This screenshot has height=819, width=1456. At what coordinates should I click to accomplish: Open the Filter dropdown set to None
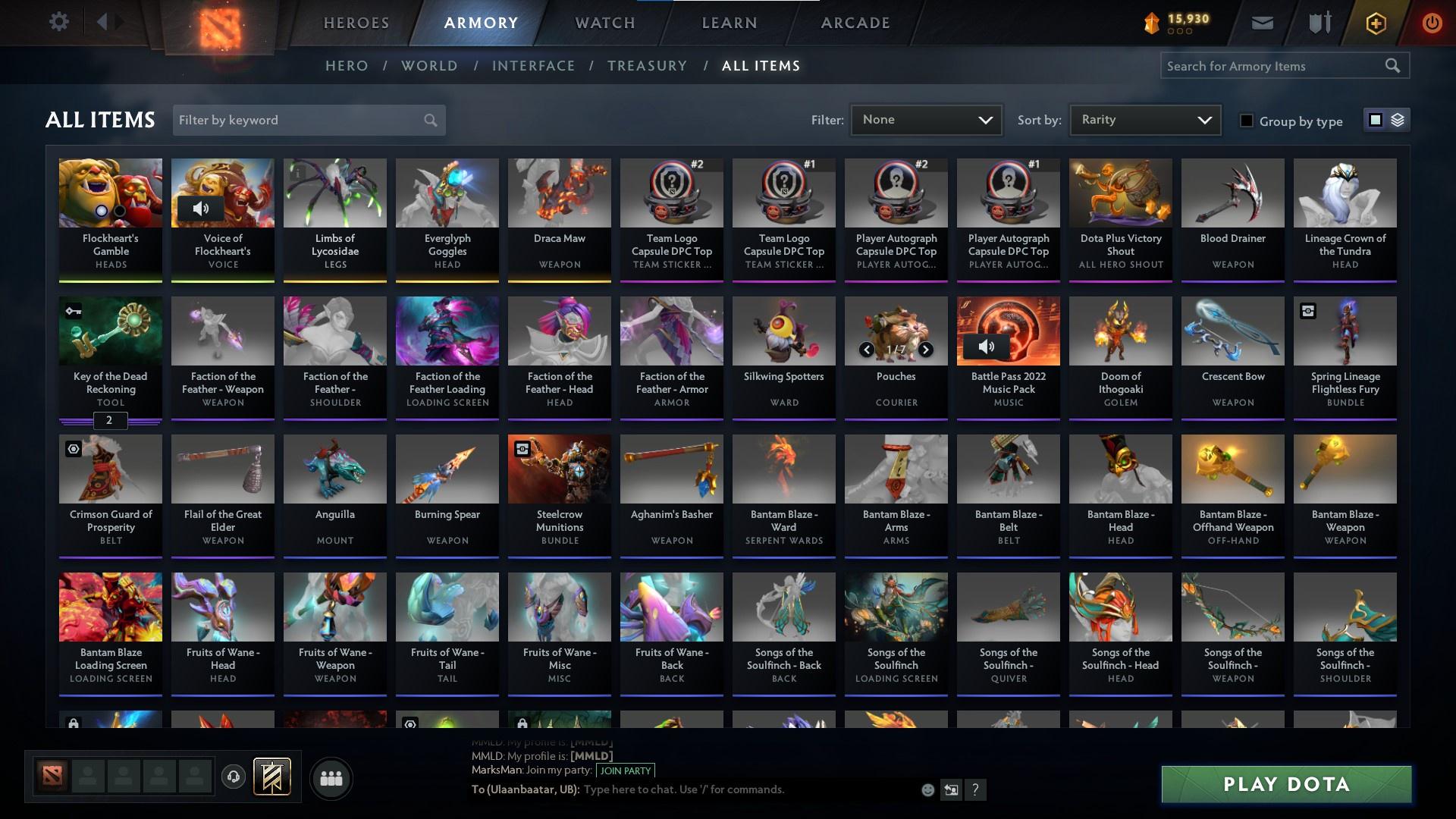pos(926,119)
